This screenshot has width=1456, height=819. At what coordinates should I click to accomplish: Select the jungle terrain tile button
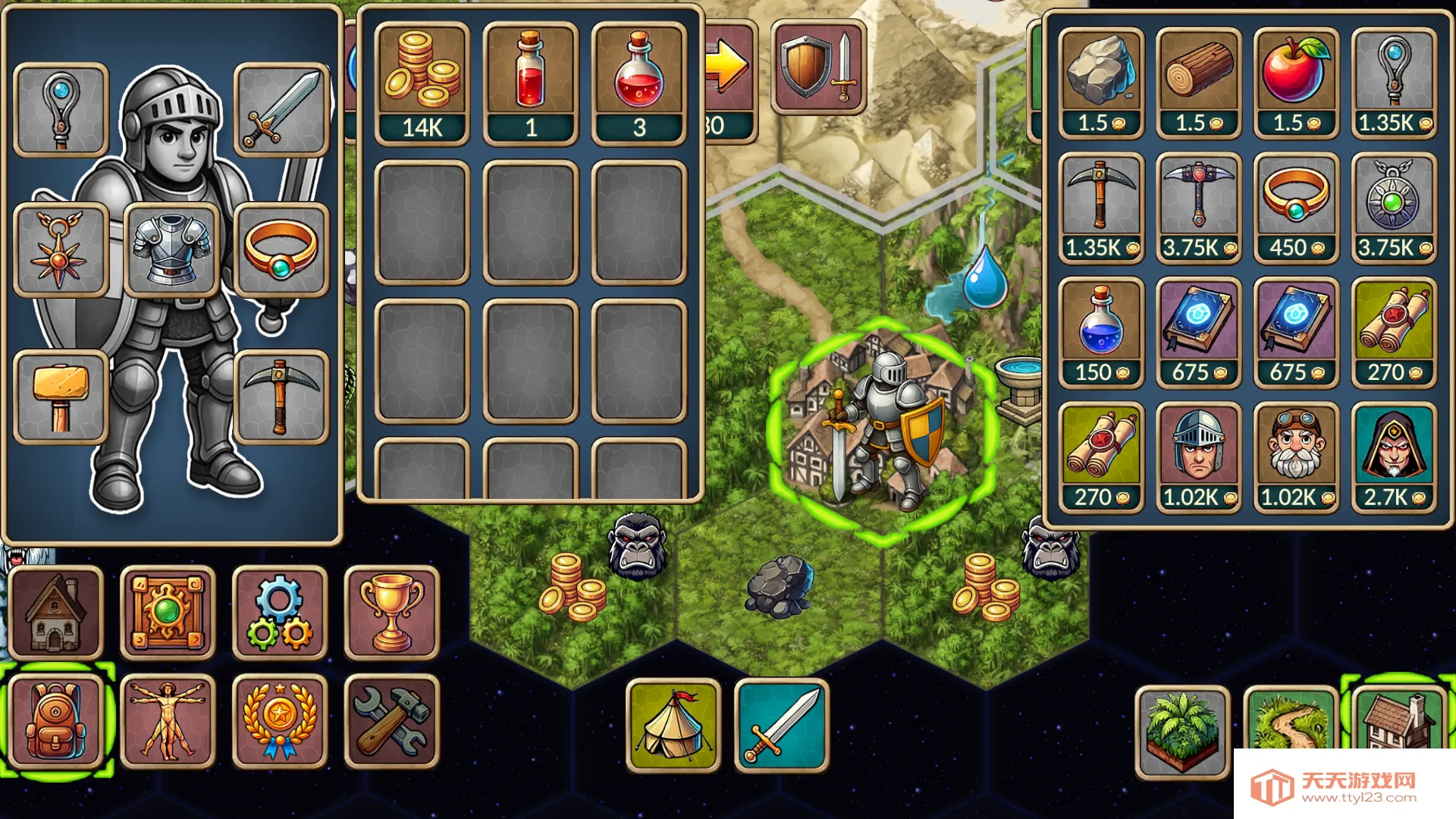point(1181,730)
